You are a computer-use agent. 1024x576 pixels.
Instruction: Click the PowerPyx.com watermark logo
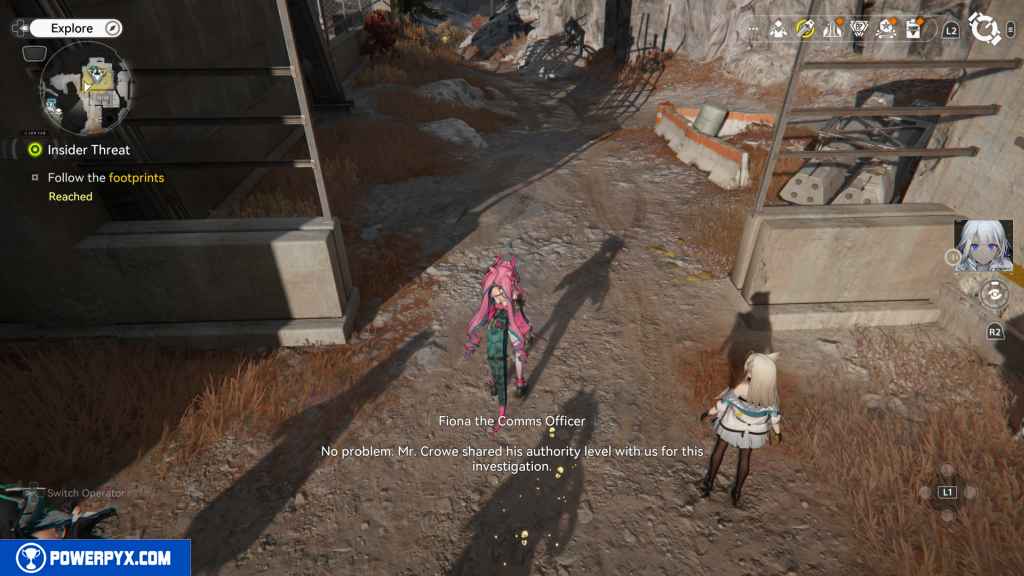pos(95,558)
